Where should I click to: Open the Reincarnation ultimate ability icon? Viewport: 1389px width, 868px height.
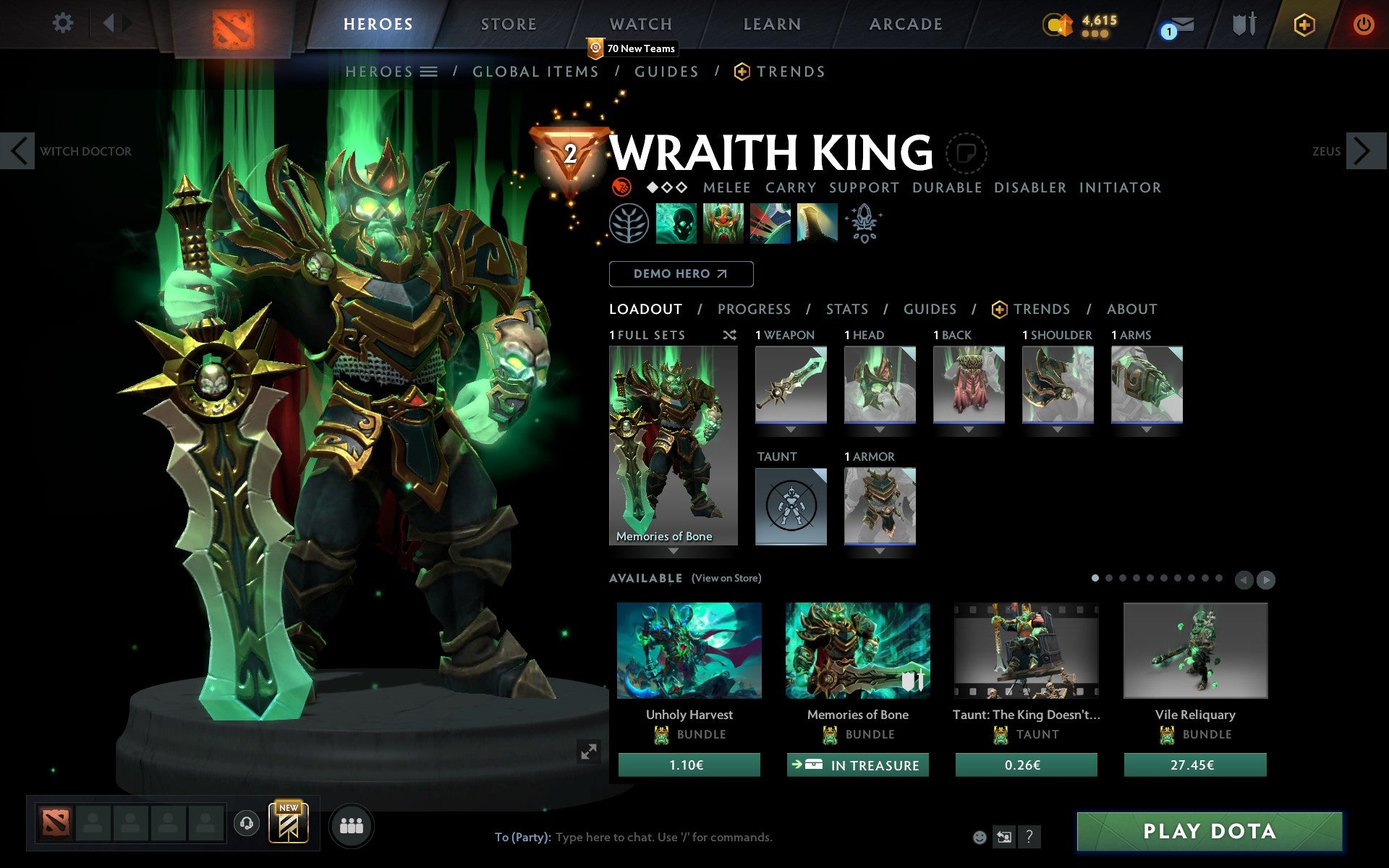pyautogui.click(x=817, y=224)
